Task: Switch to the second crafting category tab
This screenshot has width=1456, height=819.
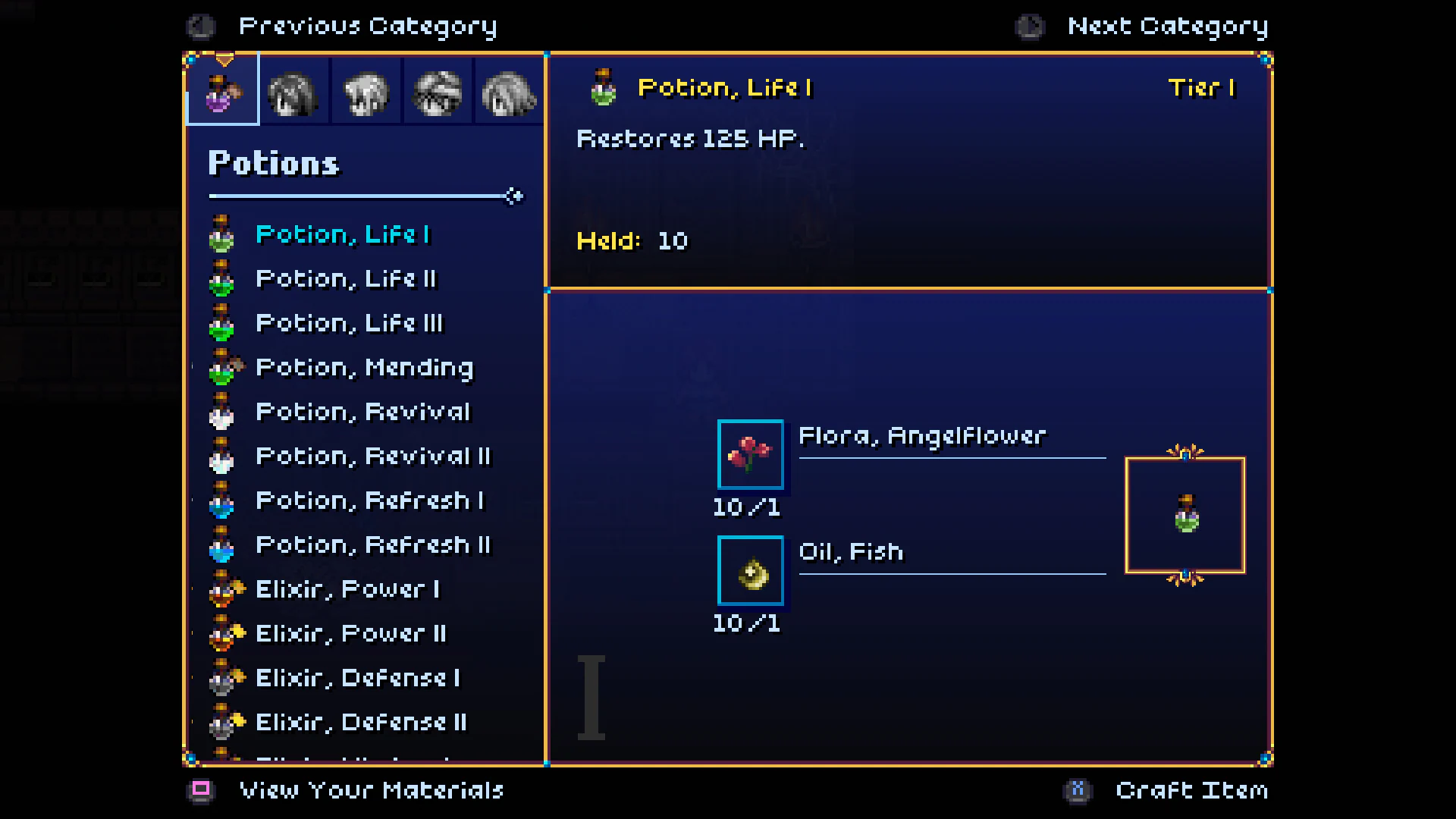Action: click(294, 91)
